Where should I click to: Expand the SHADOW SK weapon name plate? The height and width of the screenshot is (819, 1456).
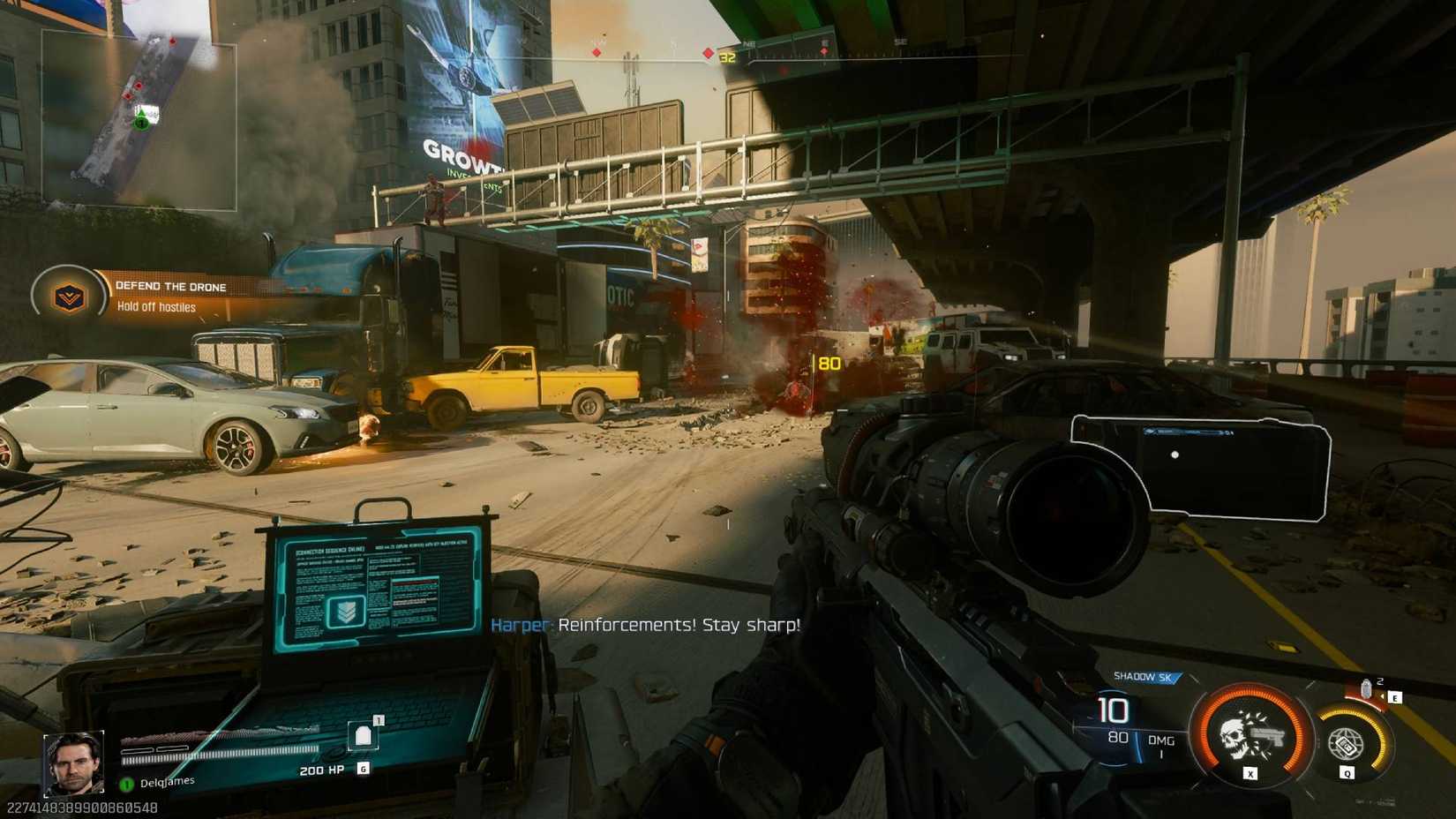point(1146,677)
